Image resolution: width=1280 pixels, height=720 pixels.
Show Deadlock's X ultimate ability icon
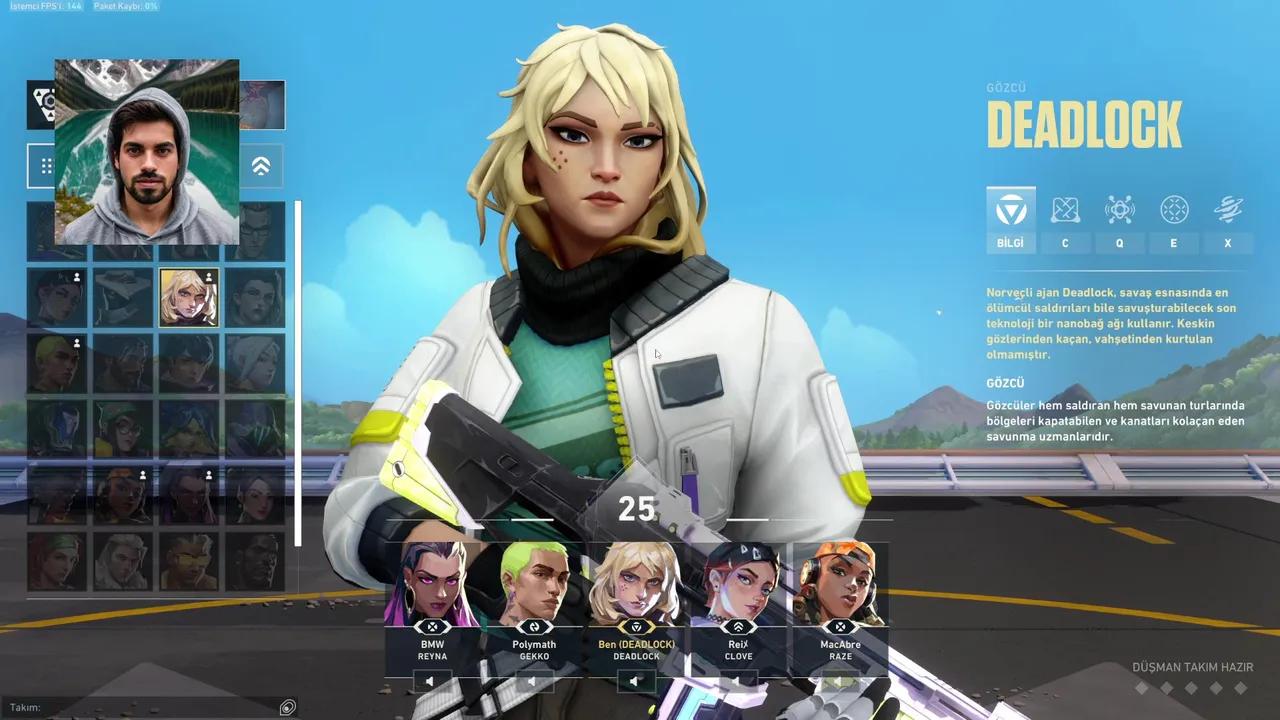(1227, 210)
